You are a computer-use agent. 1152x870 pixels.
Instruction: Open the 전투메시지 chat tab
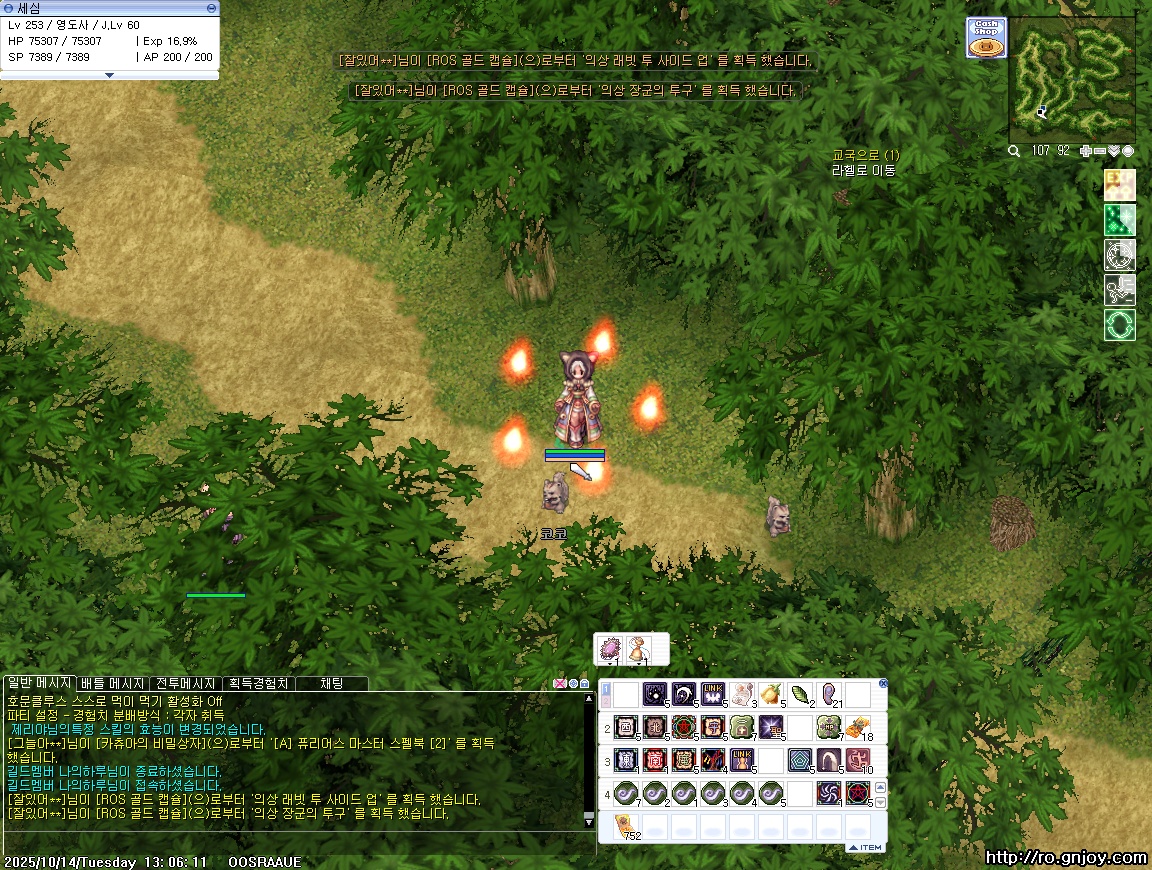coord(186,683)
